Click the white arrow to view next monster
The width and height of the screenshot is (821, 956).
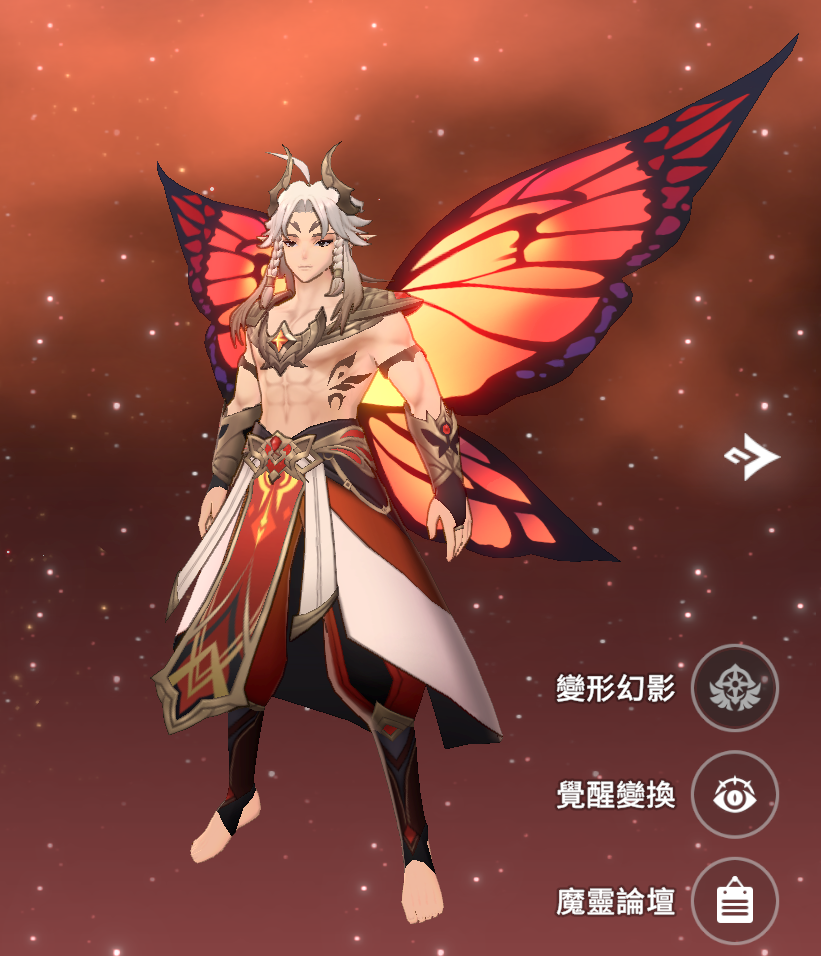coord(752,457)
